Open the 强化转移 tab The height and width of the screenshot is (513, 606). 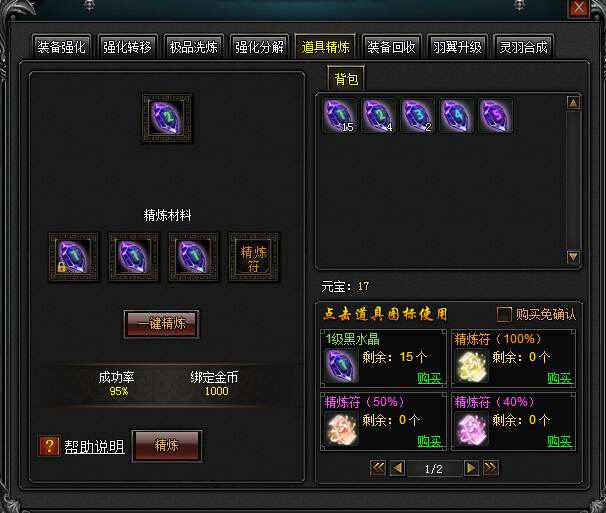(128, 47)
